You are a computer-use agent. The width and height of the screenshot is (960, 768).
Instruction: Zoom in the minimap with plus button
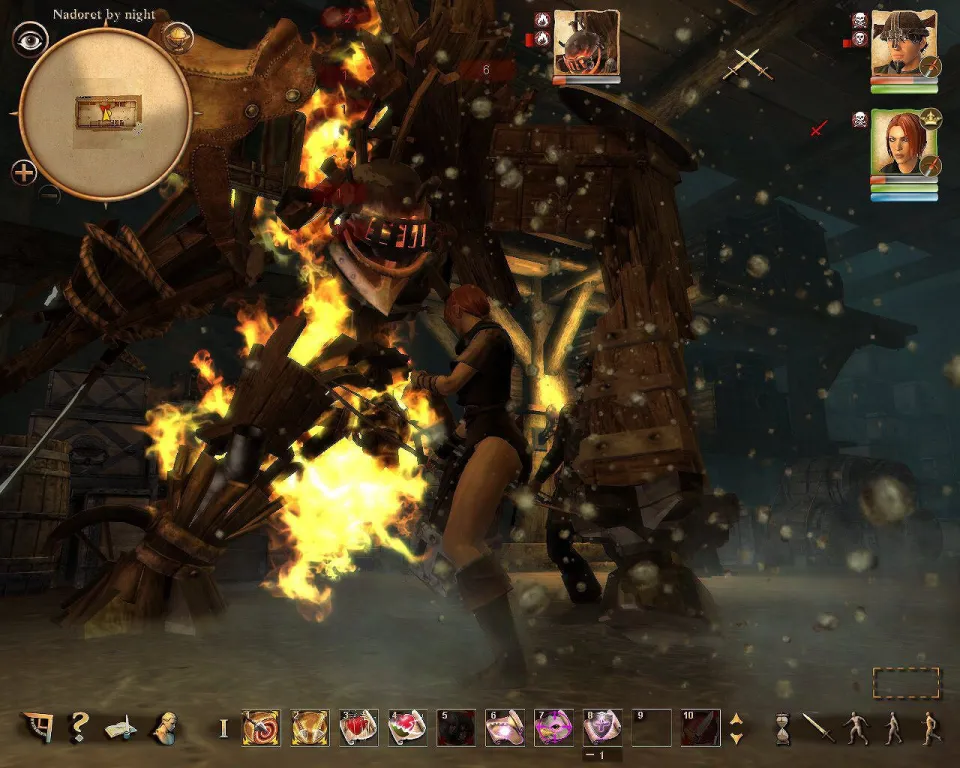pyautogui.click(x=25, y=171)
